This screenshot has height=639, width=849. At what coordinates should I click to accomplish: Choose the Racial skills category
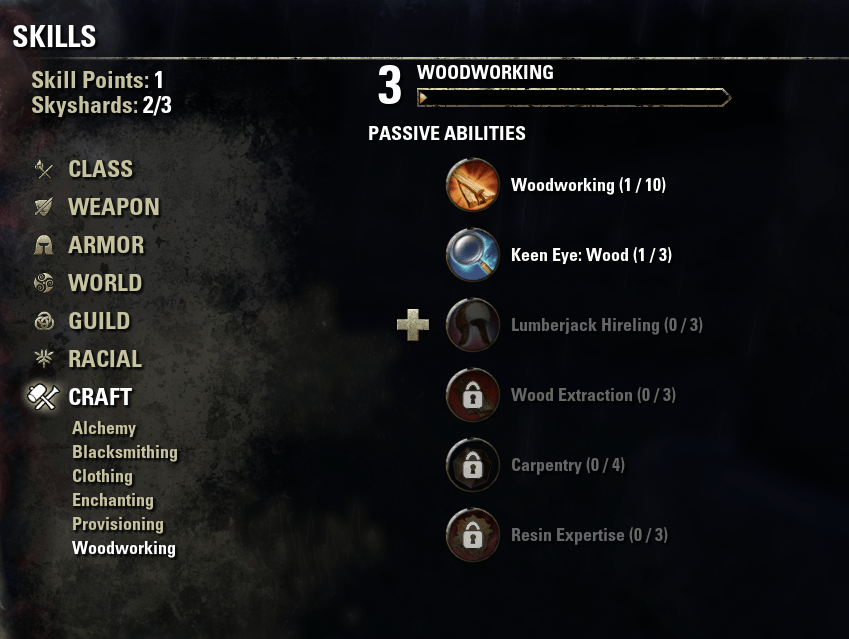pyautogui.click(x=105, y=359)
